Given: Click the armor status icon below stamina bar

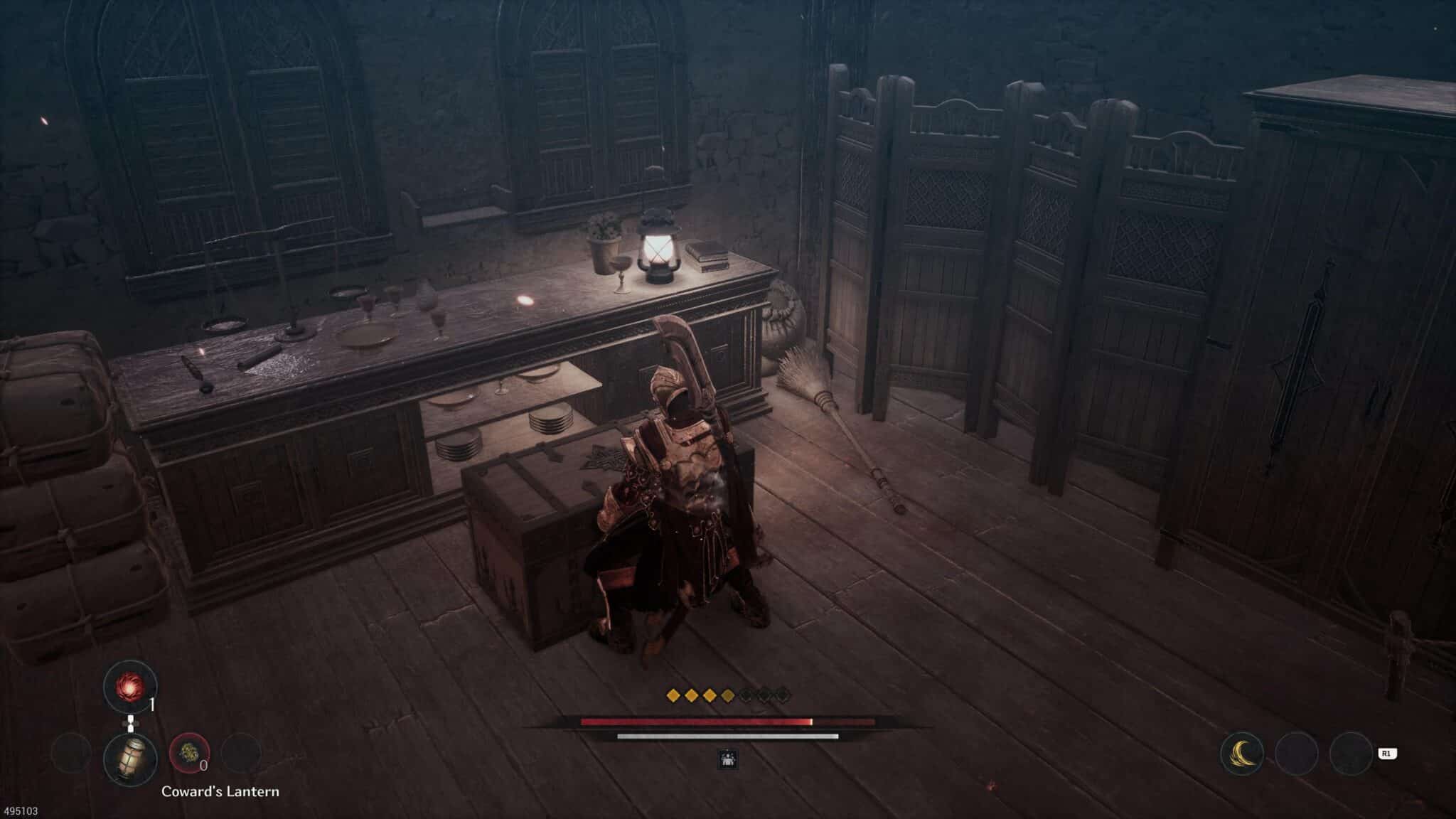Looking at the screenshot, I should tap(728, 759).
